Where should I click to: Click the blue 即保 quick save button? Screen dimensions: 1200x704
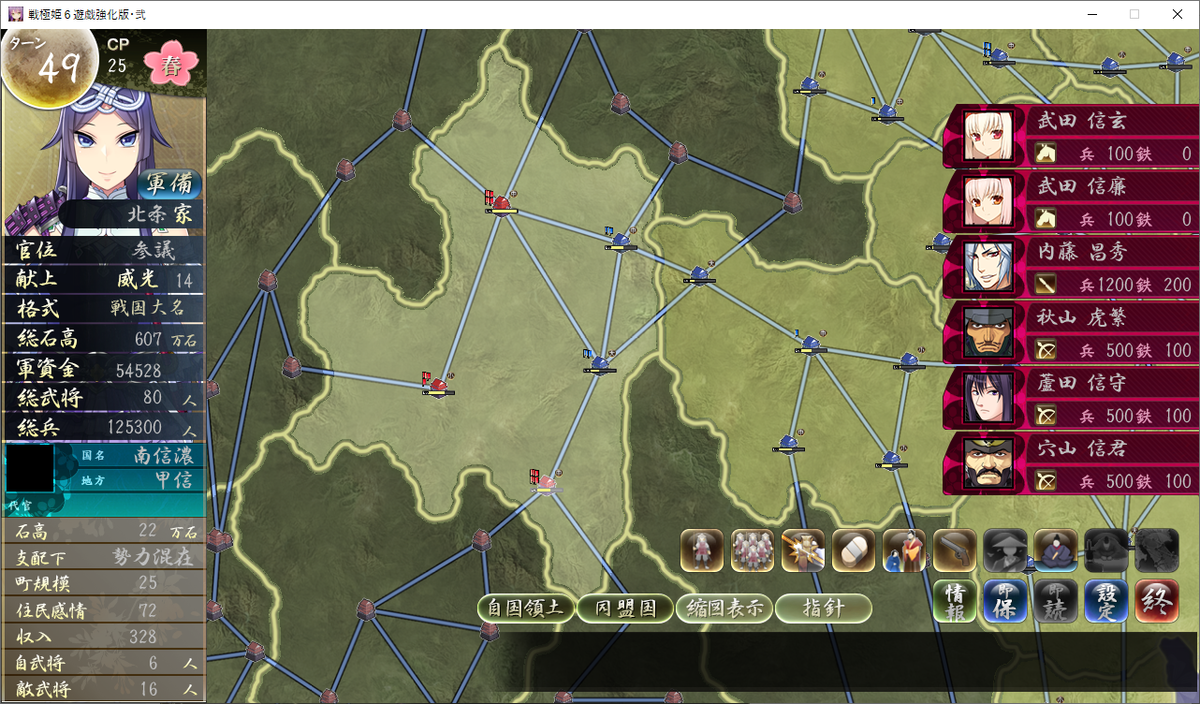coord(1005,602)
